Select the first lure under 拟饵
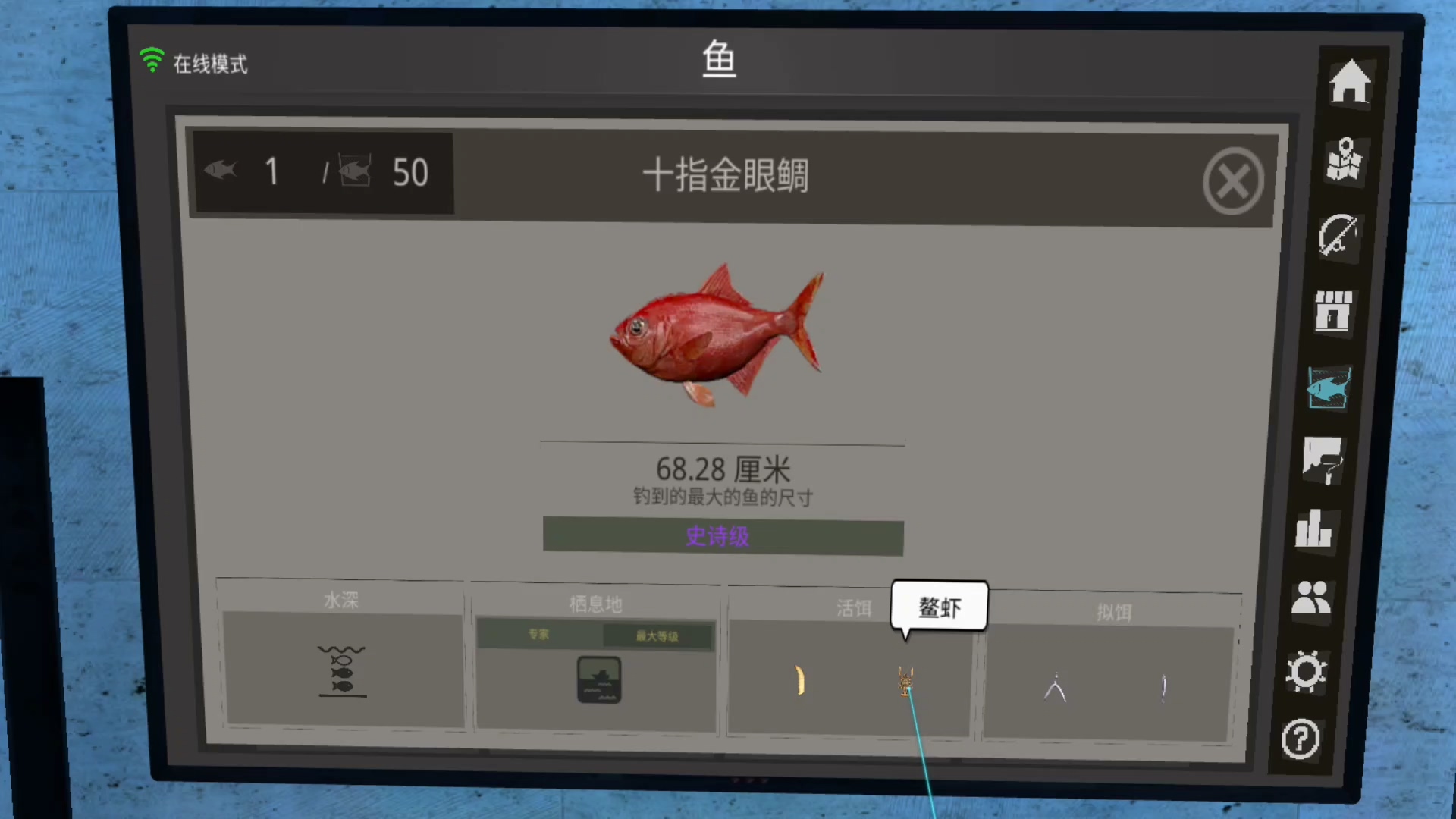 1056,686
